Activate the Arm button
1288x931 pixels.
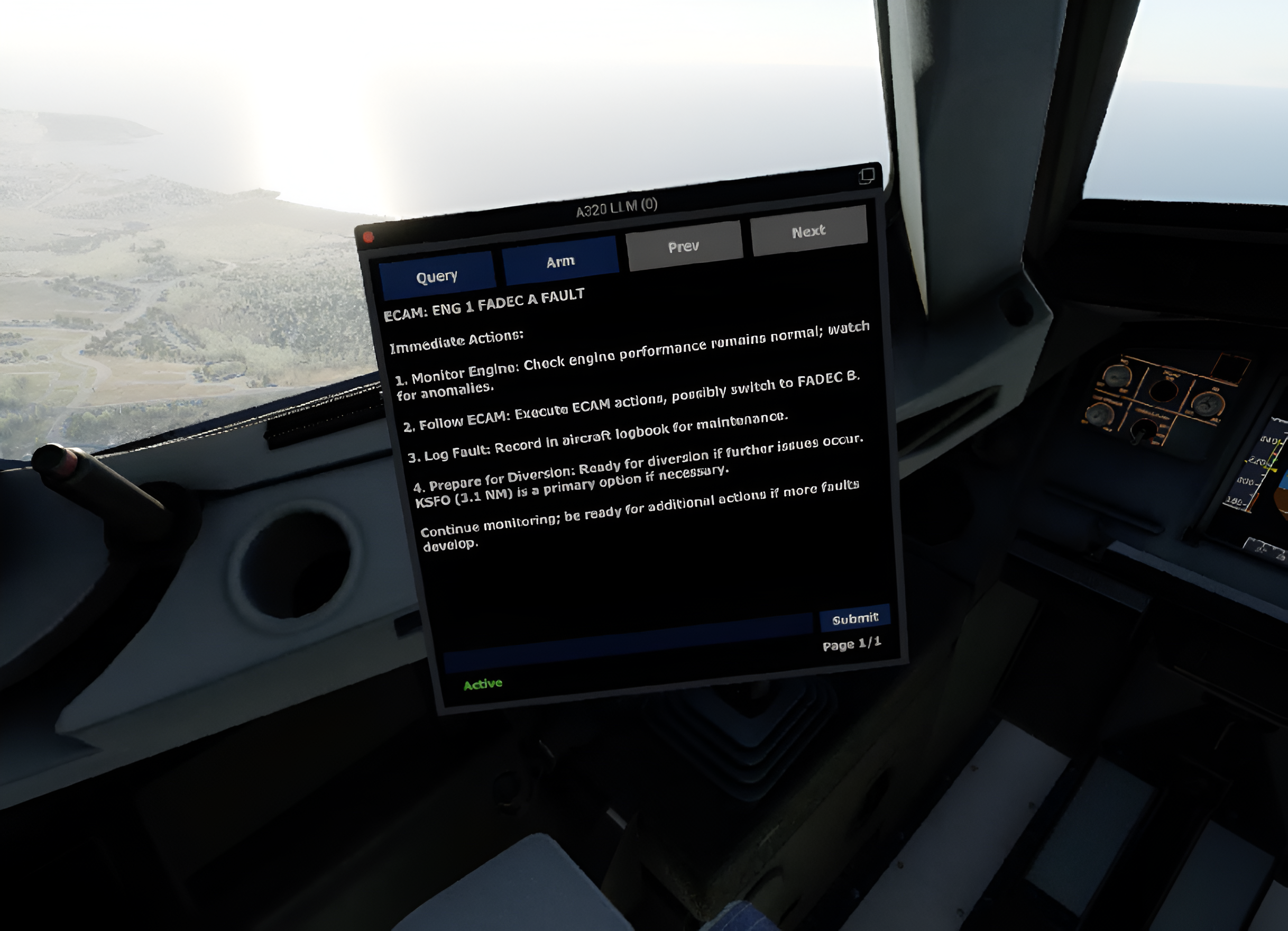560,261
